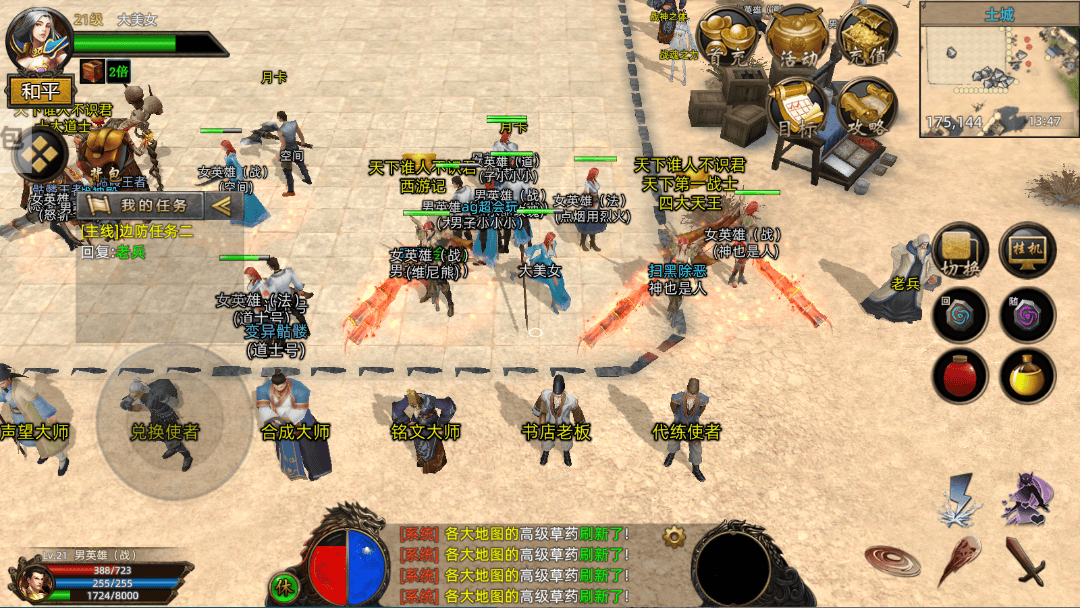Activate the purple demon summon skill
Image resolution: width=1080 pixels, height=608 pixels.
[1027, 499]
